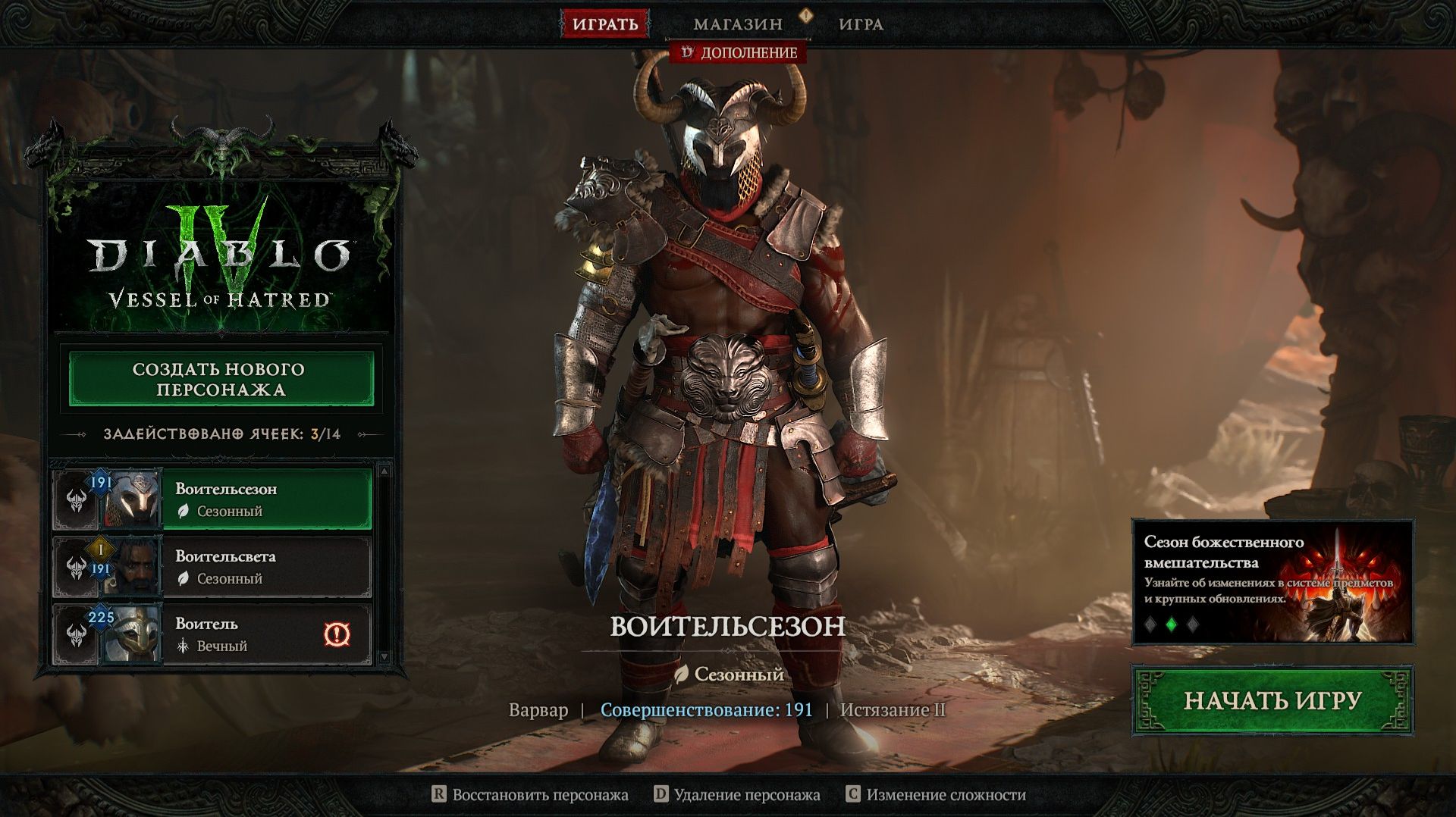Choose the Воительсвета seasonal character
Viewport: 1456px width, 817px height.
tap(265, 567)
